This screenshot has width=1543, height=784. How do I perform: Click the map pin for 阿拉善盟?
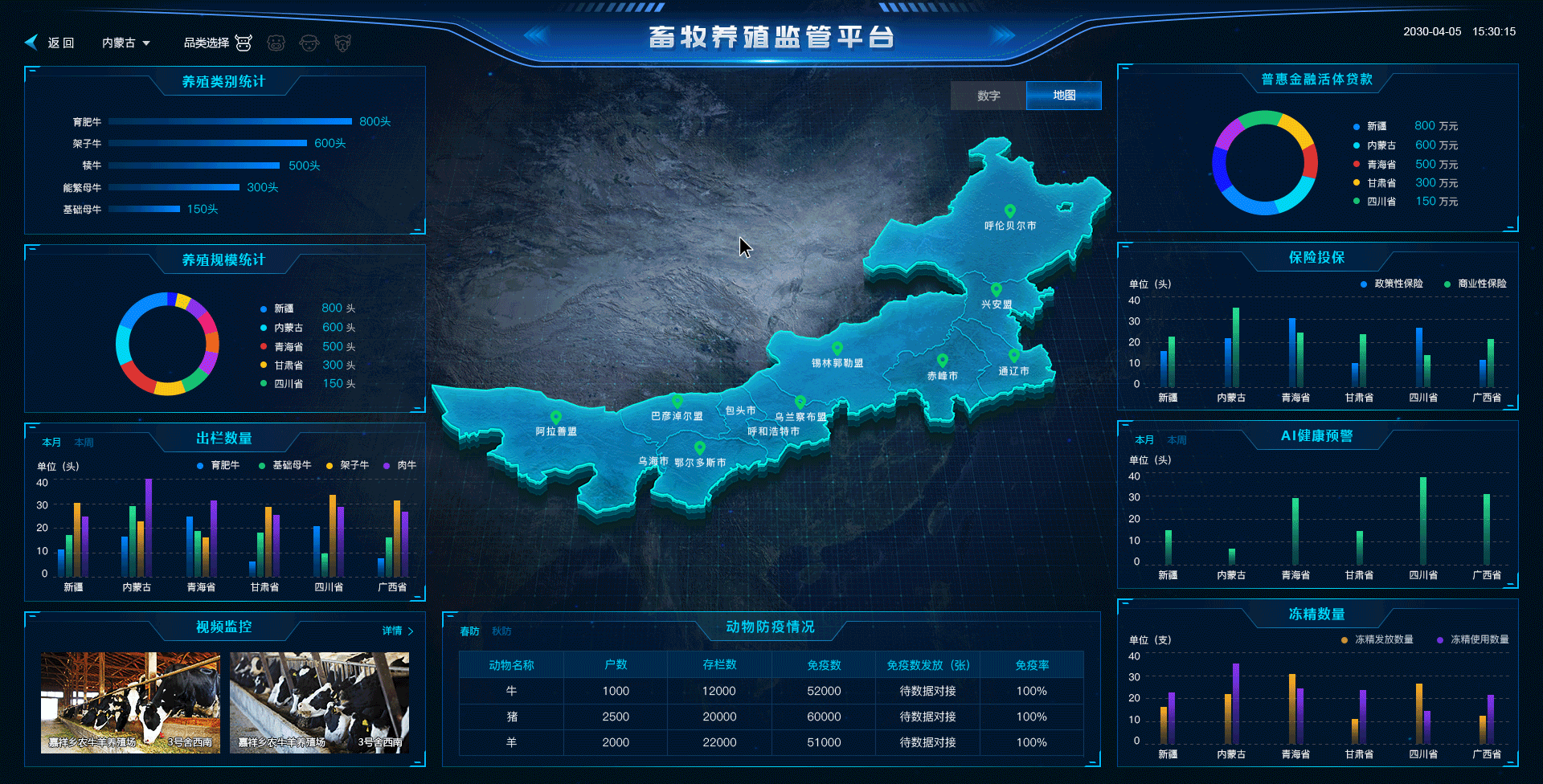(x=555, y=418)
